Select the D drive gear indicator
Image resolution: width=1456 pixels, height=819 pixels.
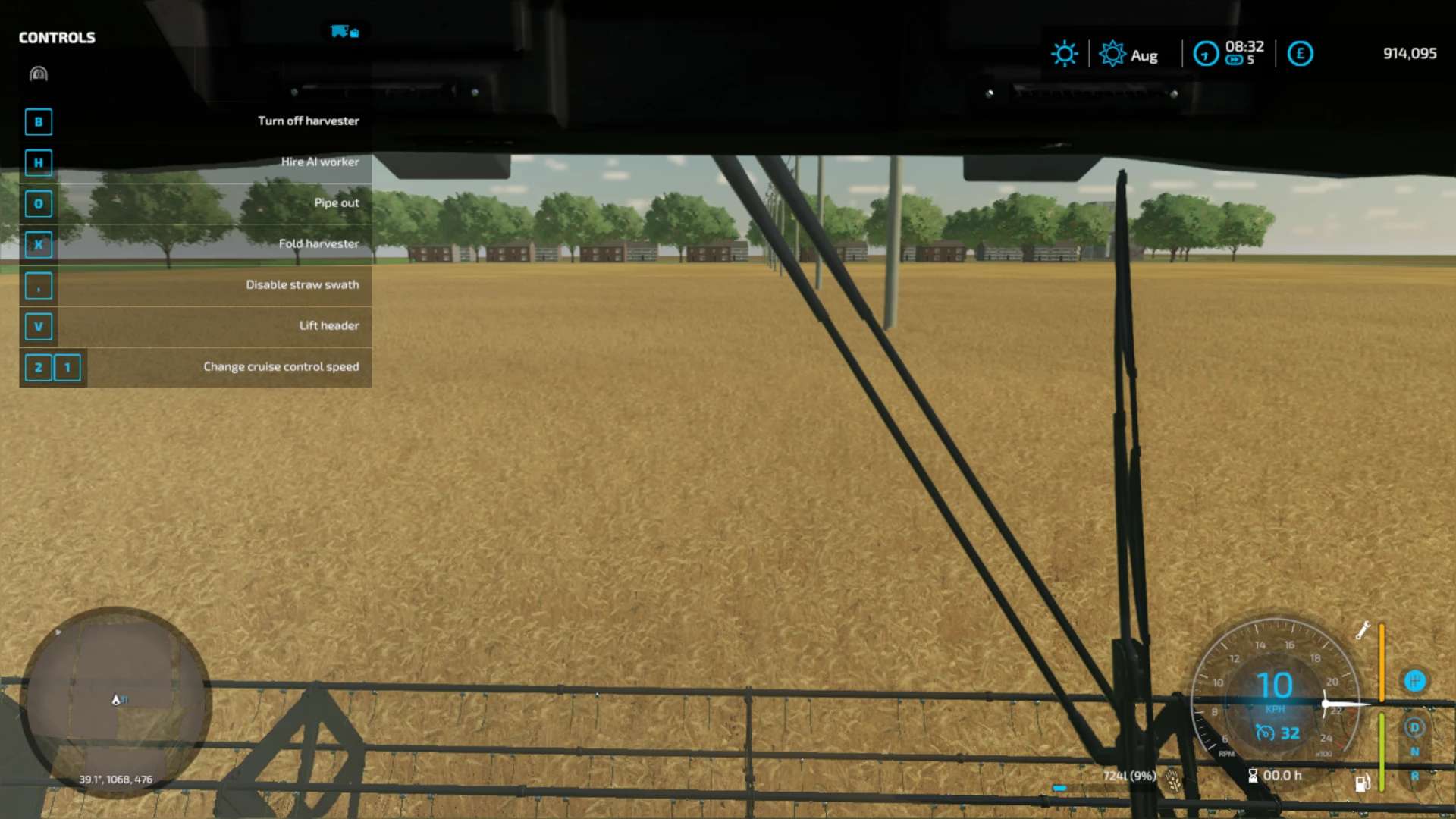pos(1414,728)
